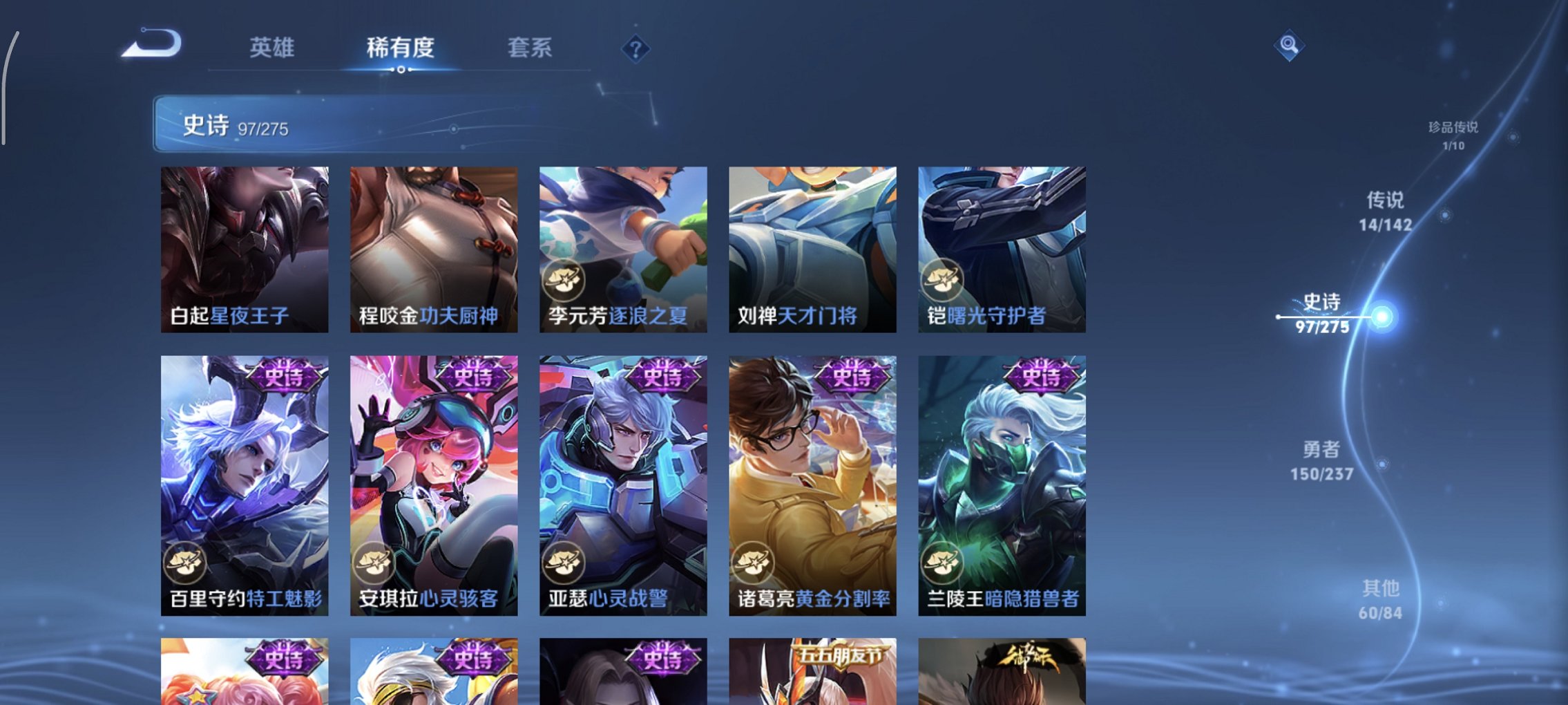Tap the limited-return icon on 李元芳逐浪之夏 skin

coord(562,280)
